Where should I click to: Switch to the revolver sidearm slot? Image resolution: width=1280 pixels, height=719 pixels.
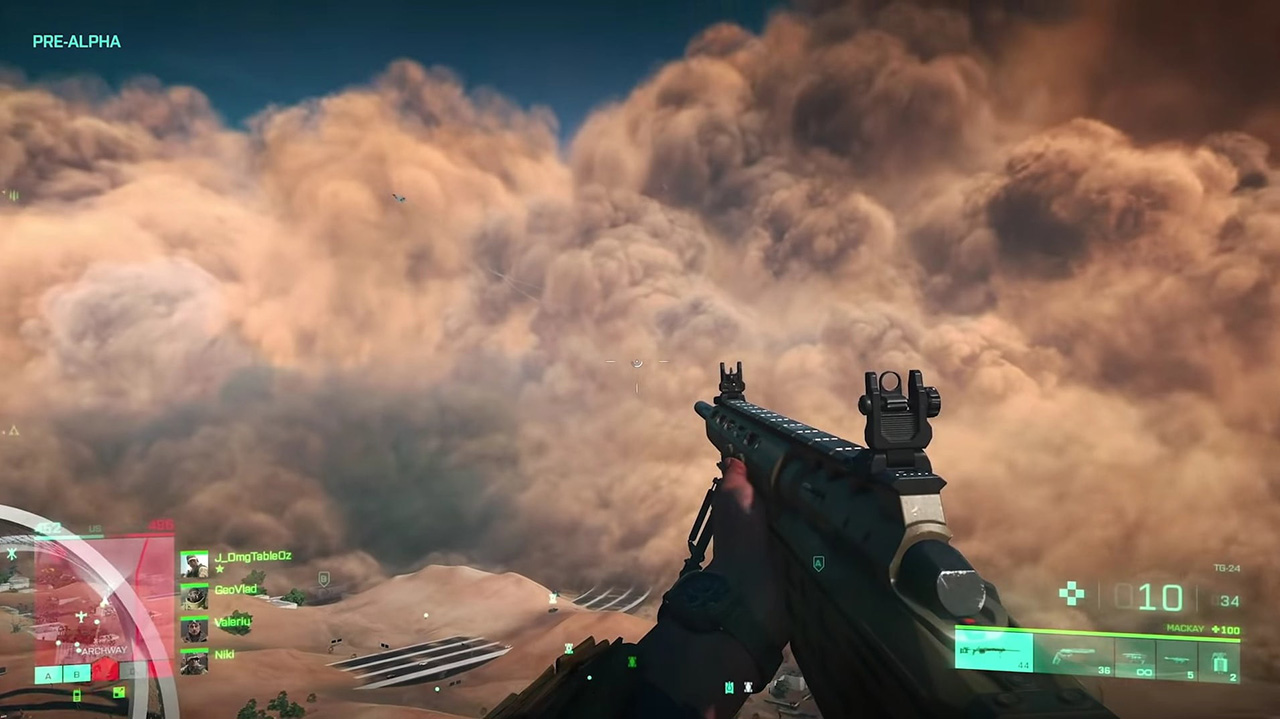pyautogui.click(x=1076, y=656)
